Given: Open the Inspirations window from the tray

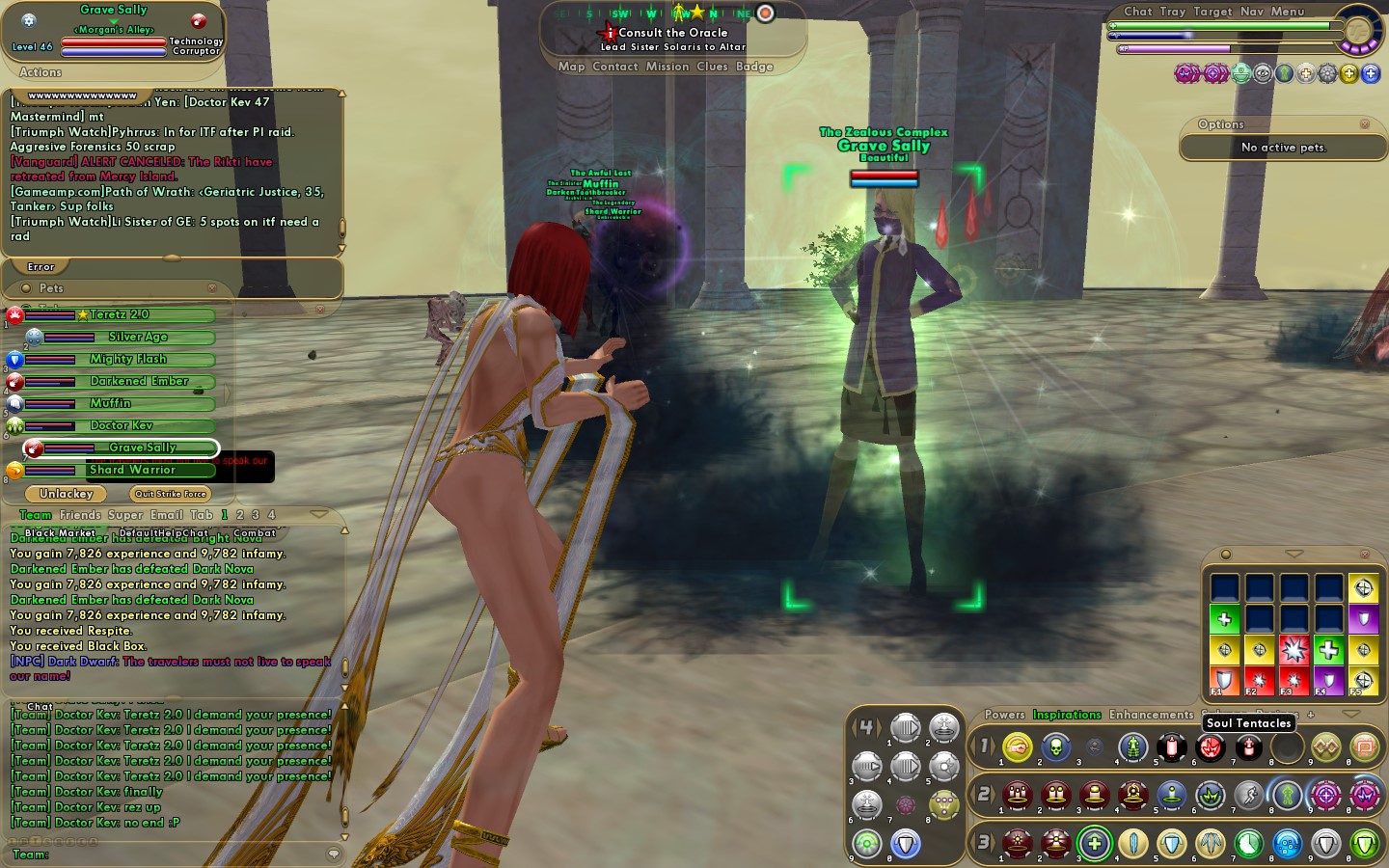Looking at the screenshot, I should (1066, 715).
